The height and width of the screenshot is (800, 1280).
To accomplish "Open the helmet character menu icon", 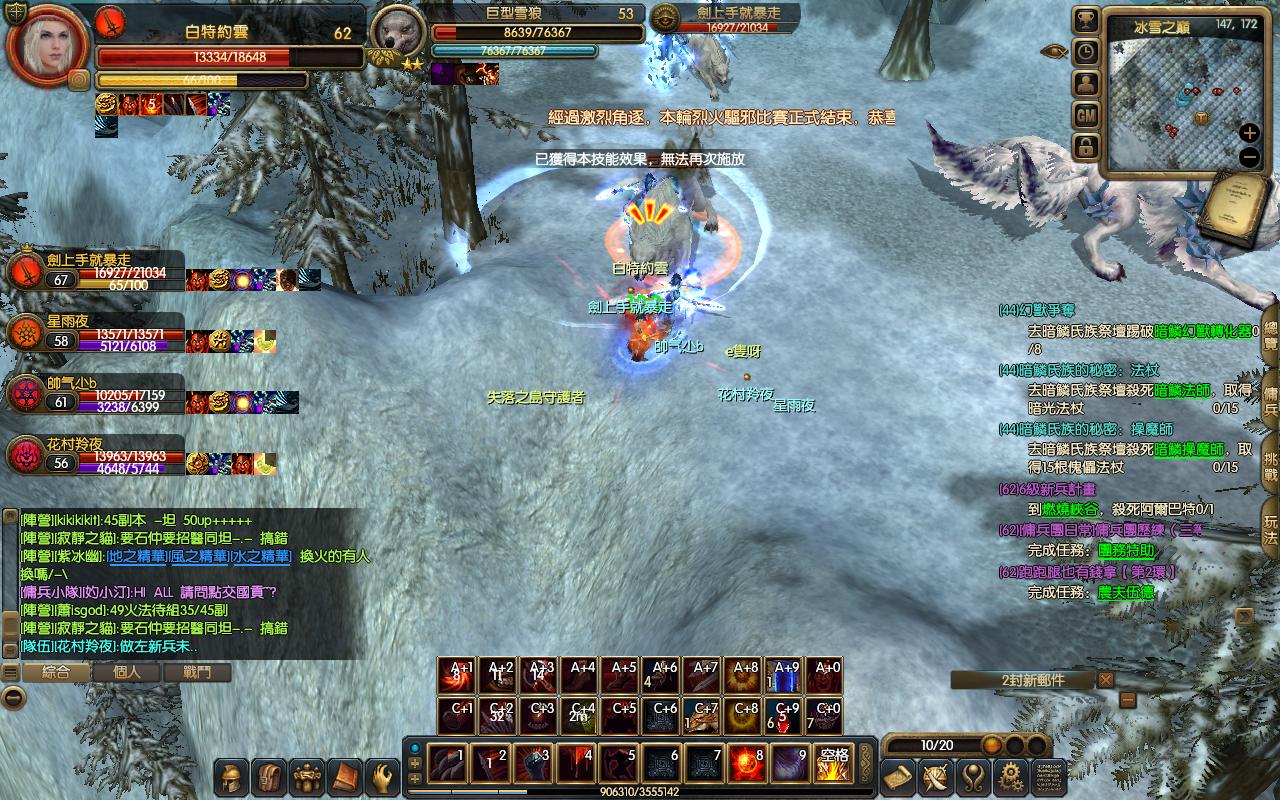I will pyautogui.click(x=231, y=777).
